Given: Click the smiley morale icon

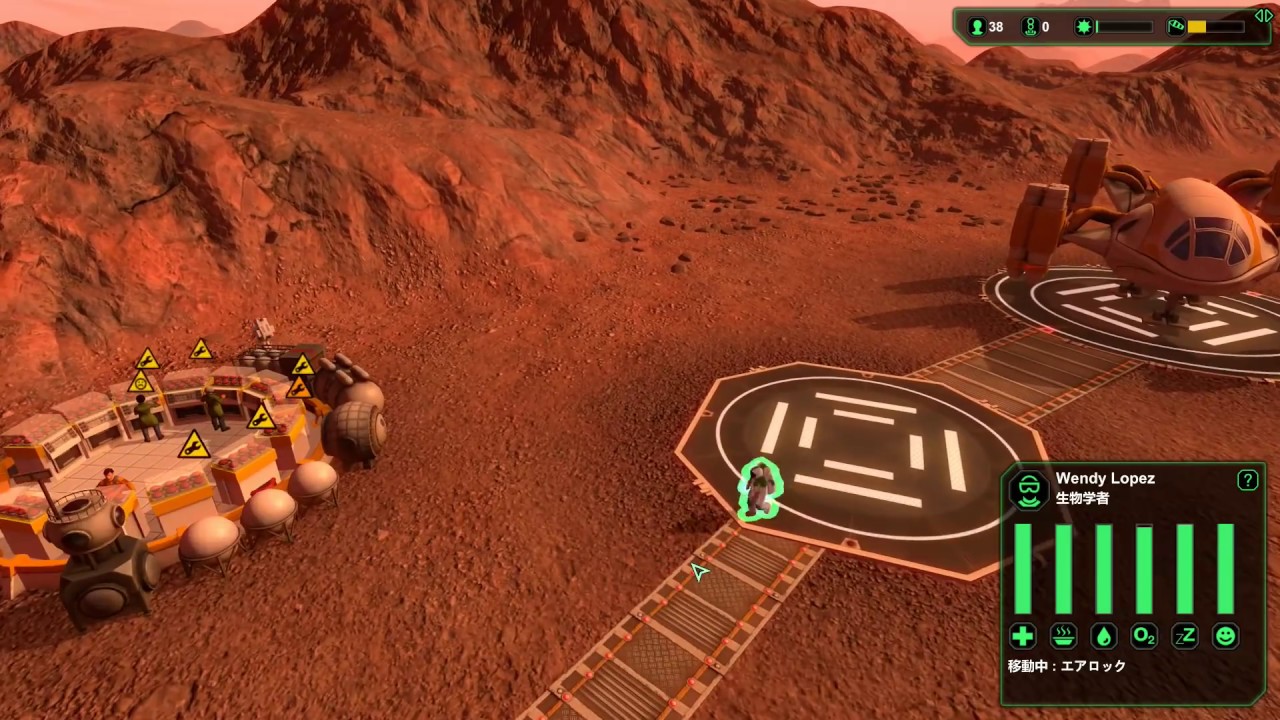Looking at the screenshot, I should [x=1225, y=636].
